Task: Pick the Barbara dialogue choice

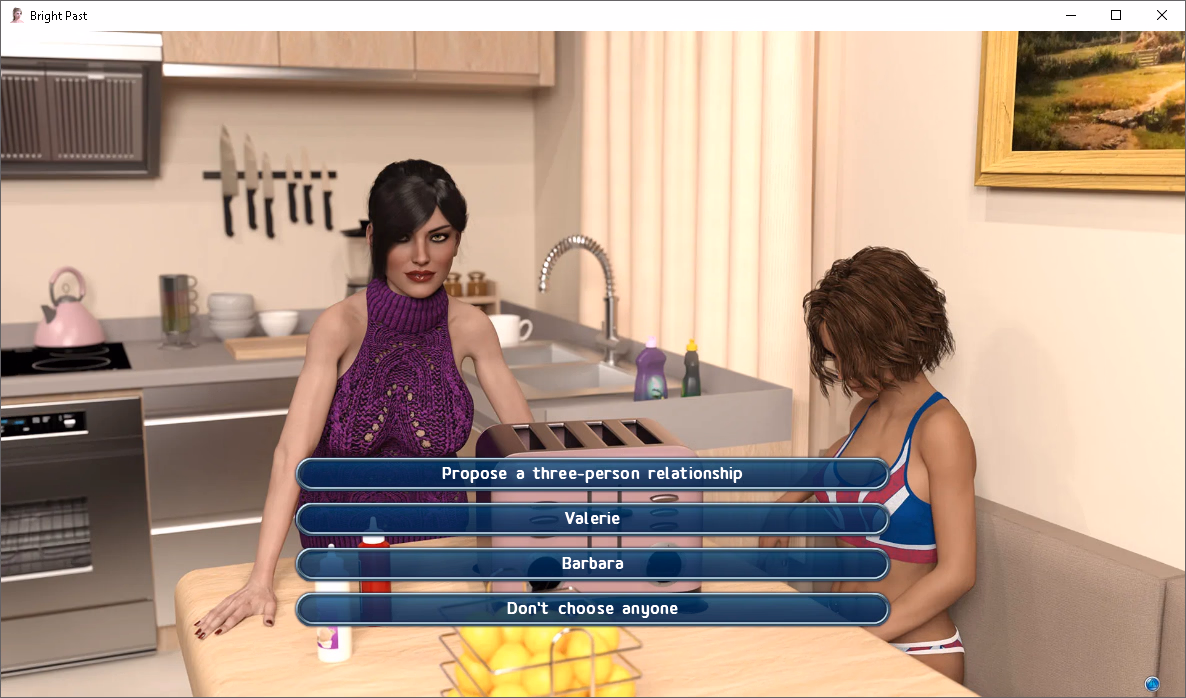Action: click(x=592, y=564)
